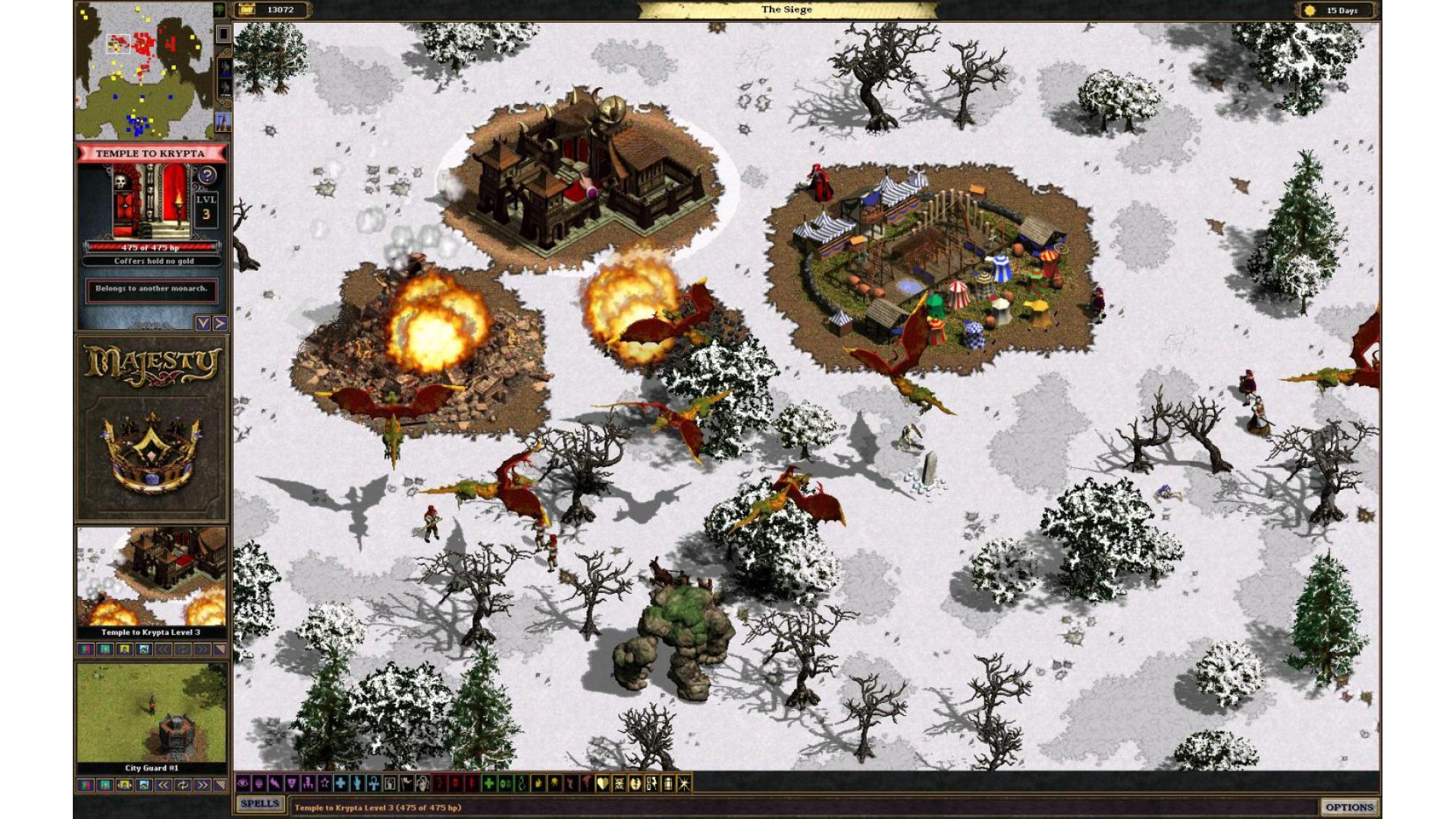Select the white flag icon in spell bar

tap(406, 783)
